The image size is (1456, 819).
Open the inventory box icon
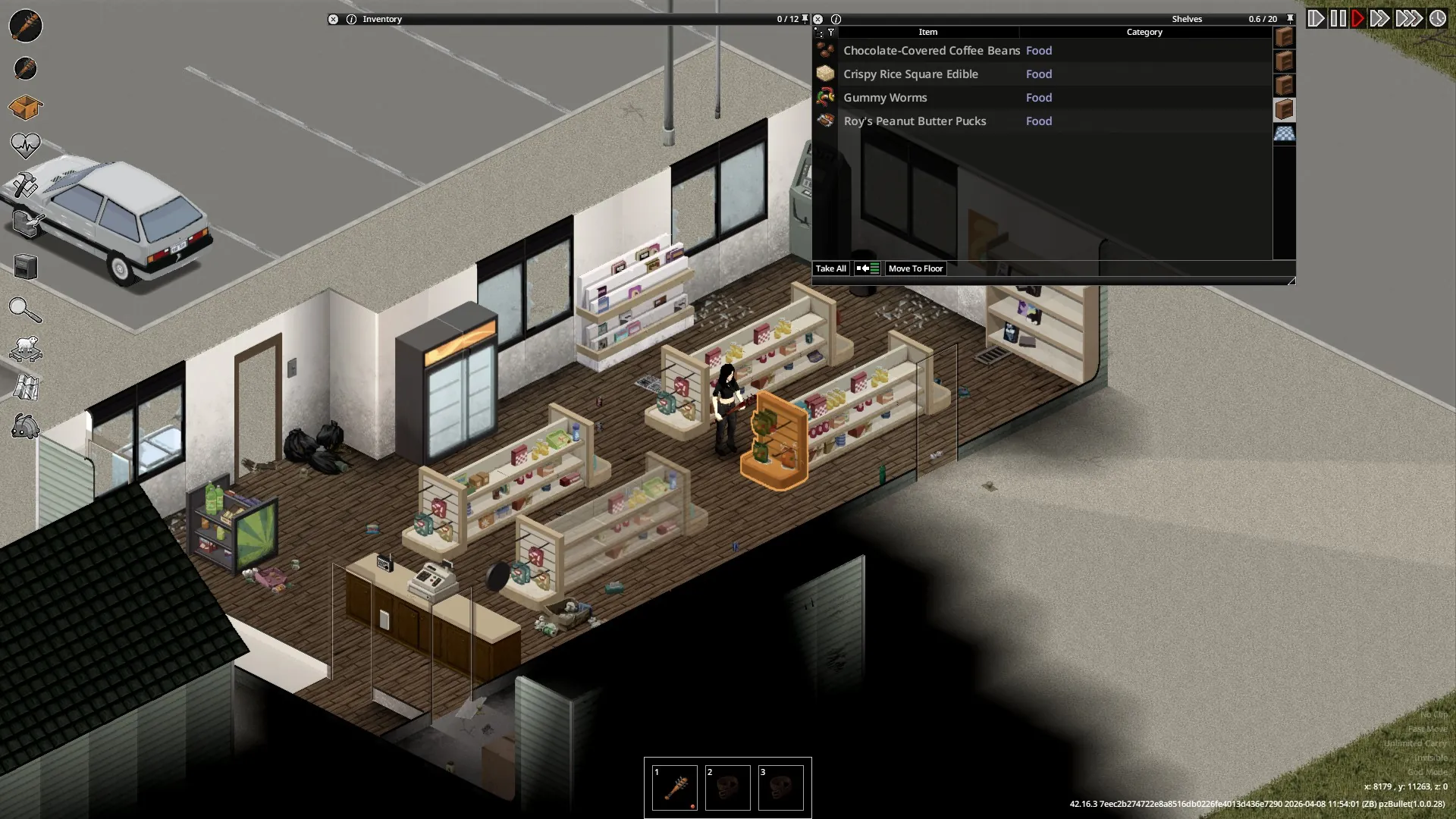click(x=25, y=108)
